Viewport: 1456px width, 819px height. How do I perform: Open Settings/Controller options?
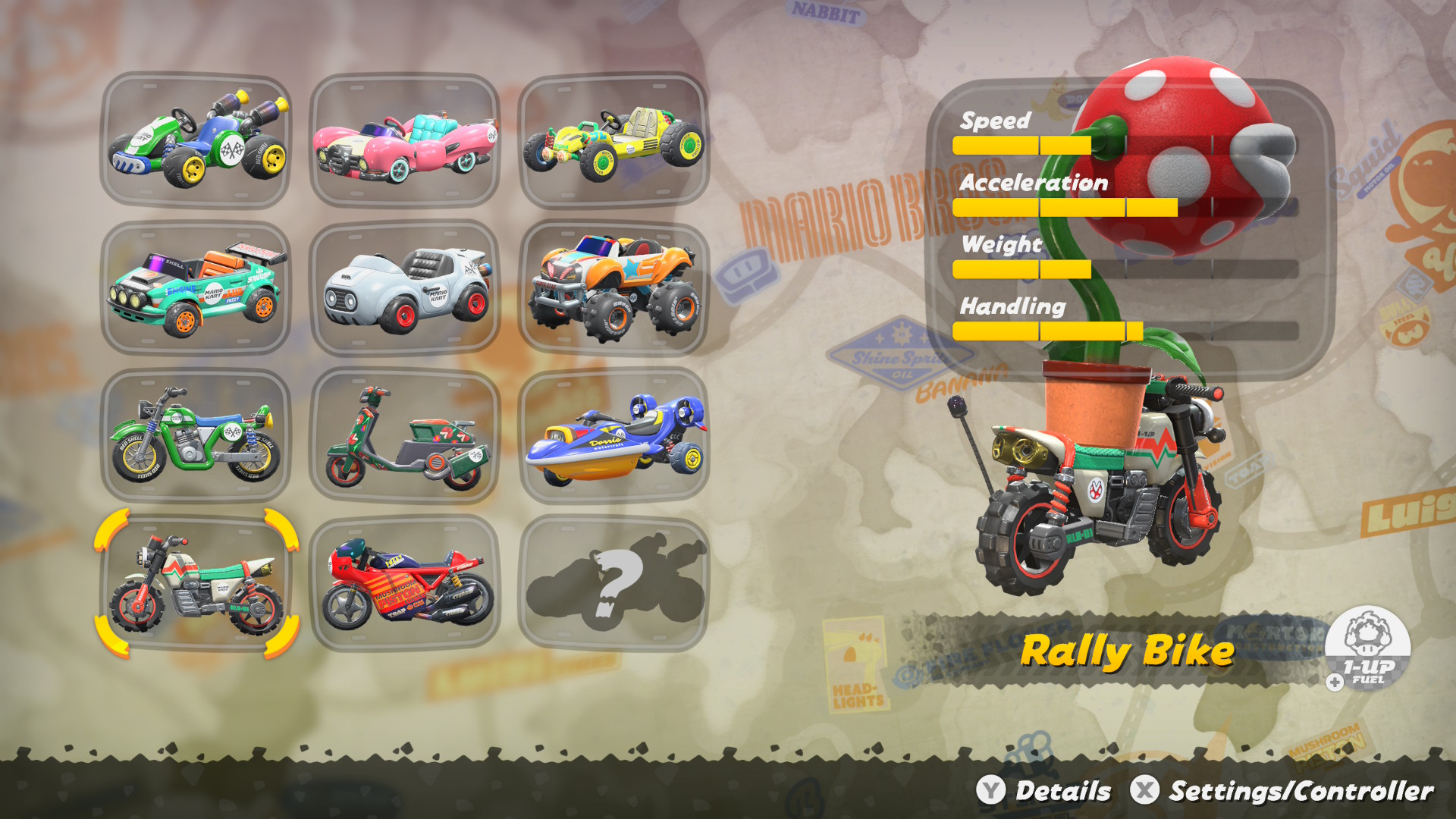[x=1282, y=791]
